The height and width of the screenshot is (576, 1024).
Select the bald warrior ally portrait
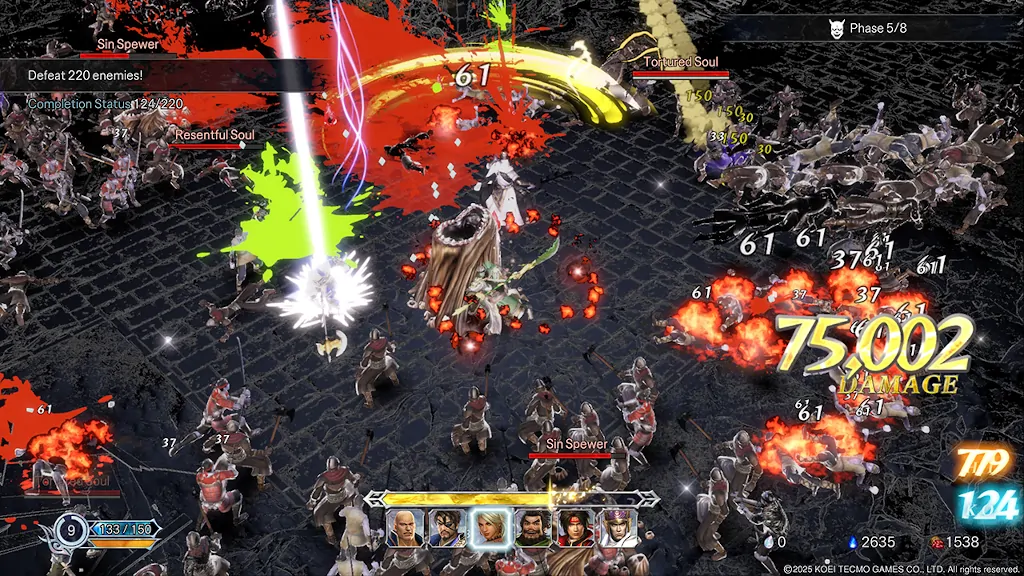[405, 527]
